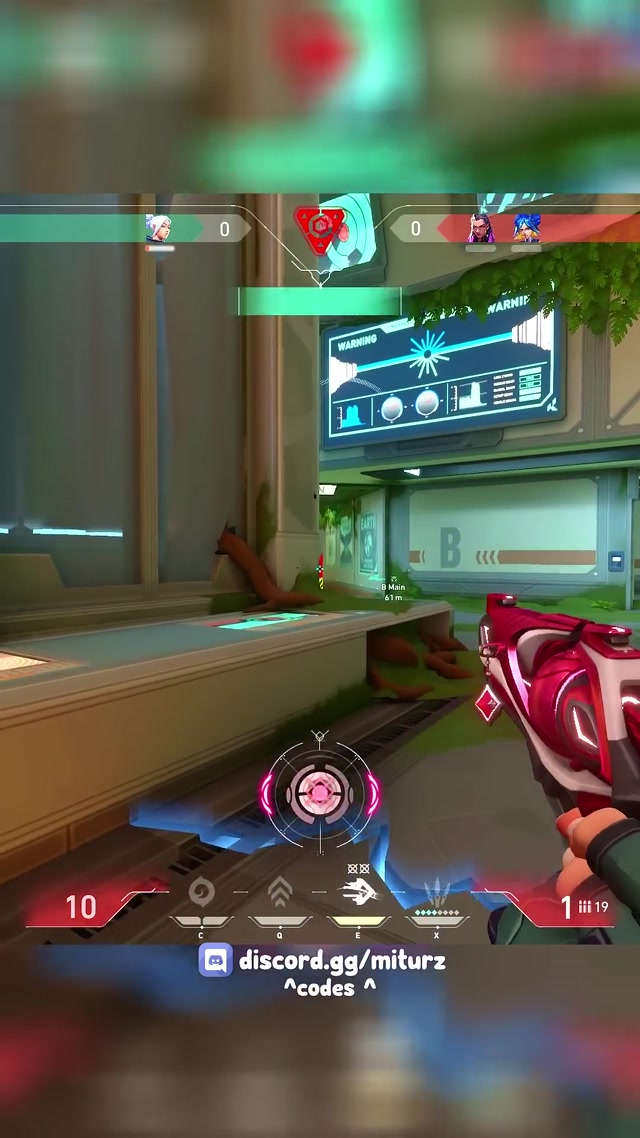Select the Reyna enemy portrait
Viewport: 640px width, 1138px height.
481,229
